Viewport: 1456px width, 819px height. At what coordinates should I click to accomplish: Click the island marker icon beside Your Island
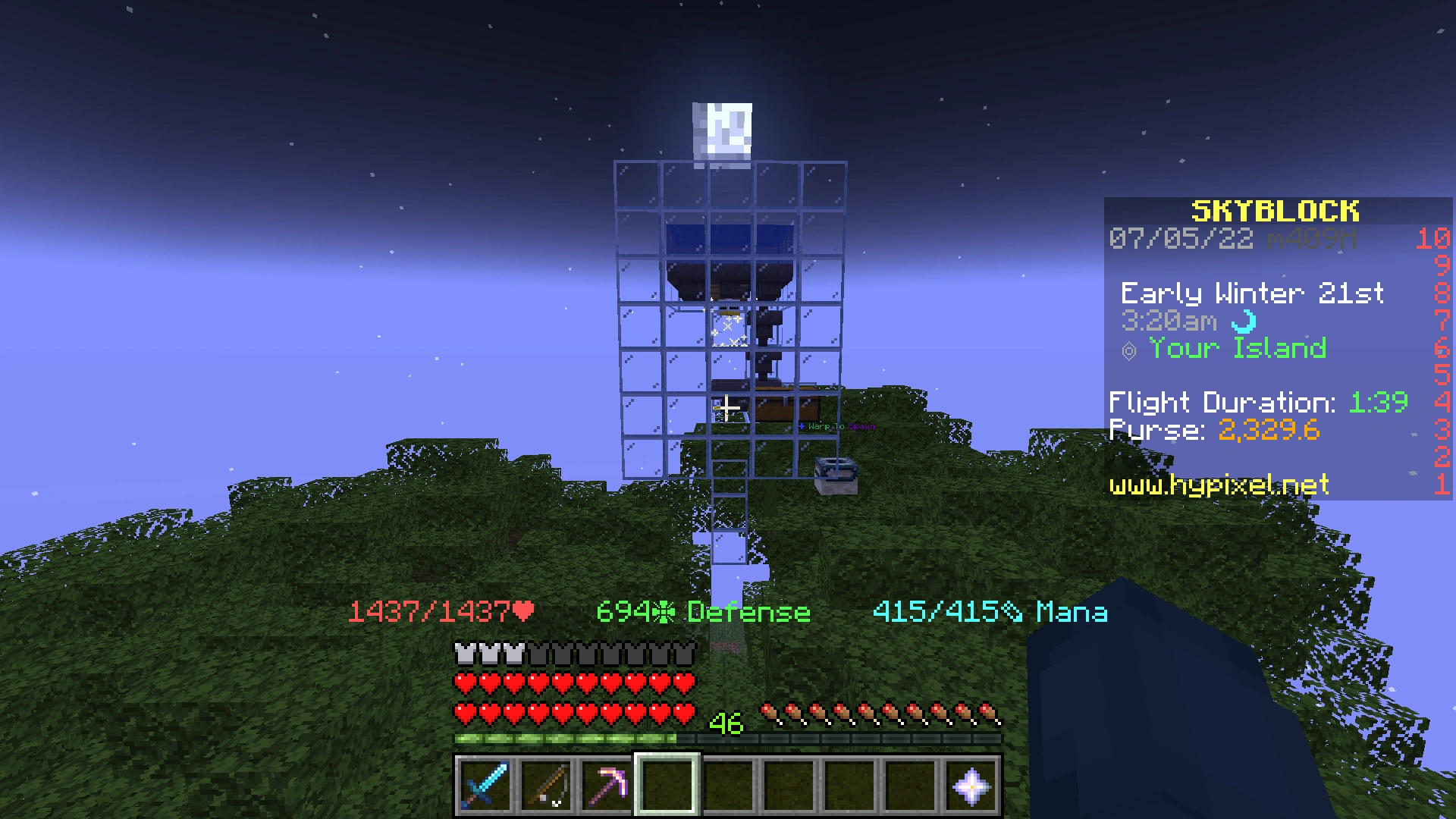coord(1130,350)
